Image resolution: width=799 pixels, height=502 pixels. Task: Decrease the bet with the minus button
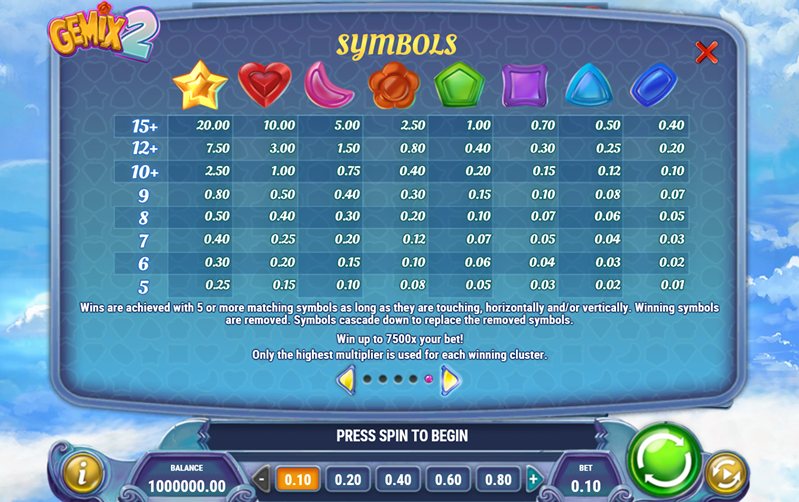coord(262,479)
